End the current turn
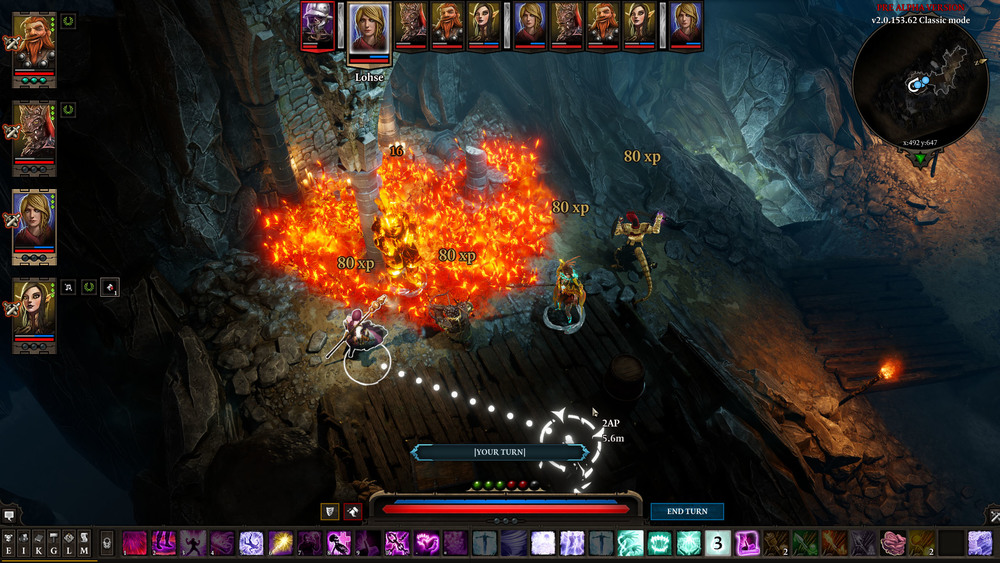The height and width of the screenshot is (563, 1000). [x=687, y=511]
